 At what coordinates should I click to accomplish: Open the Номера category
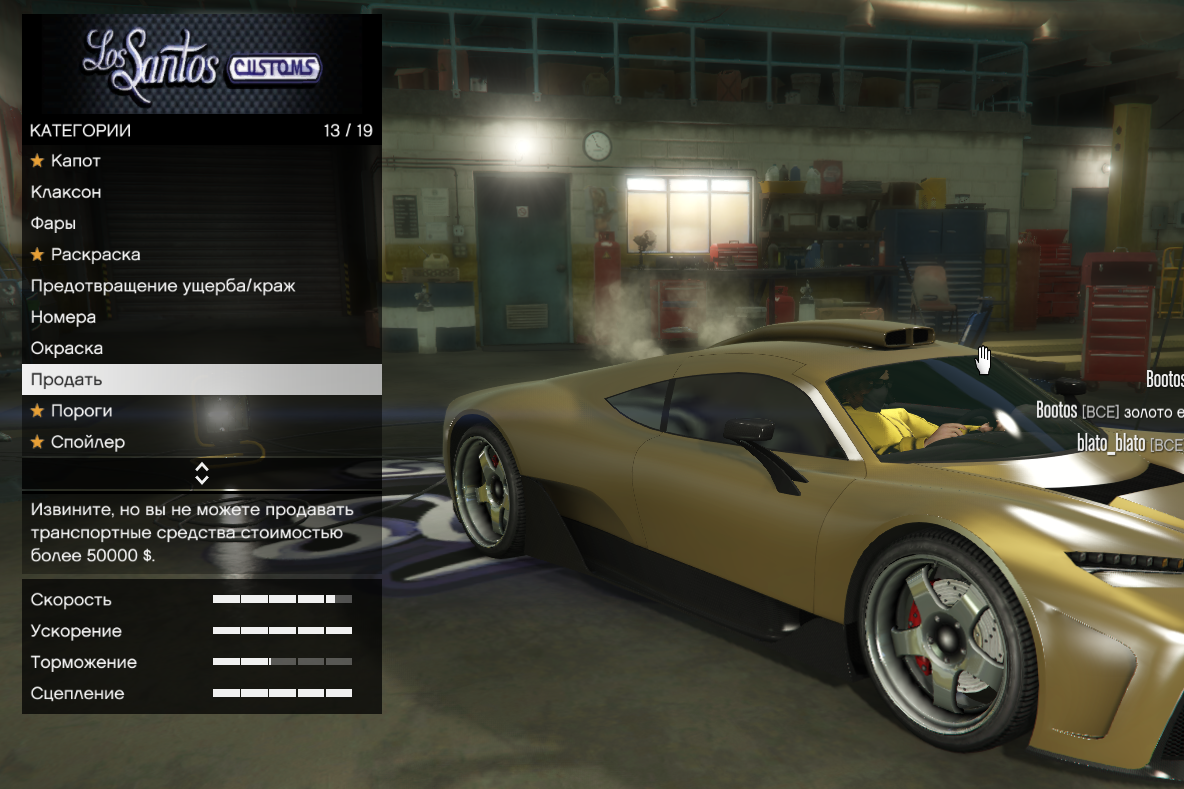pos(64,317)
